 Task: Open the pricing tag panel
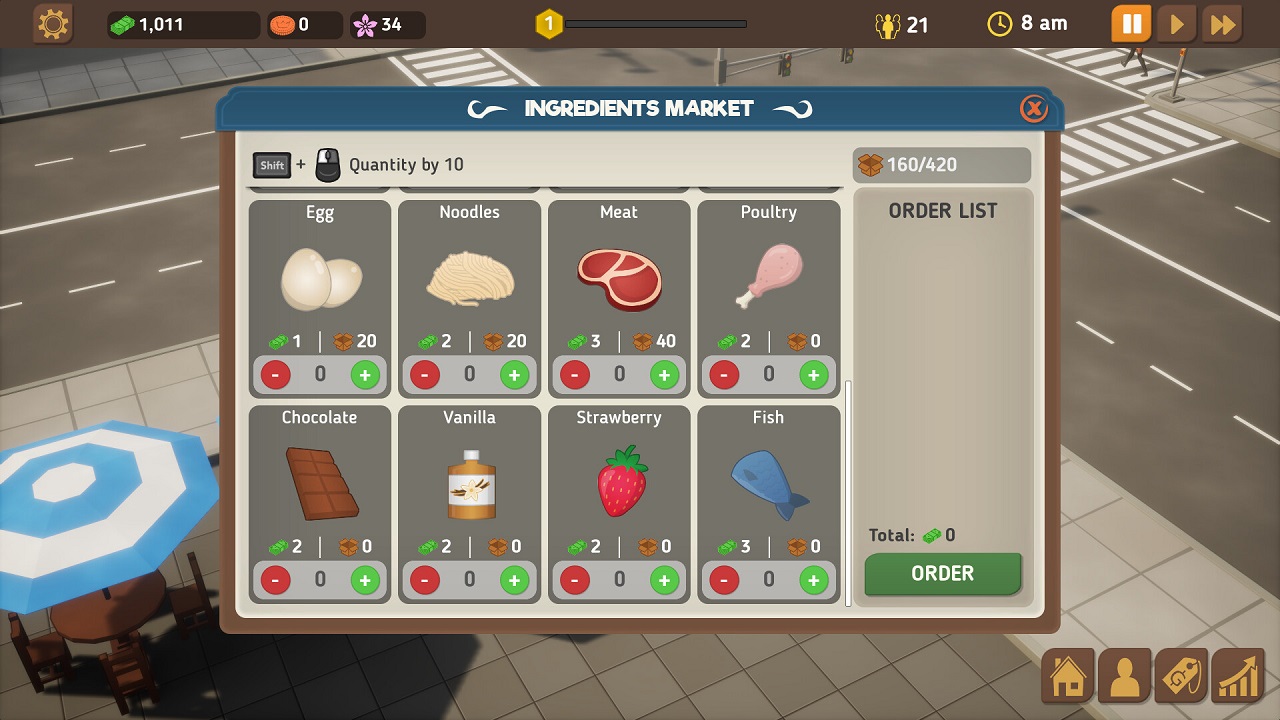coord(1181,676)
